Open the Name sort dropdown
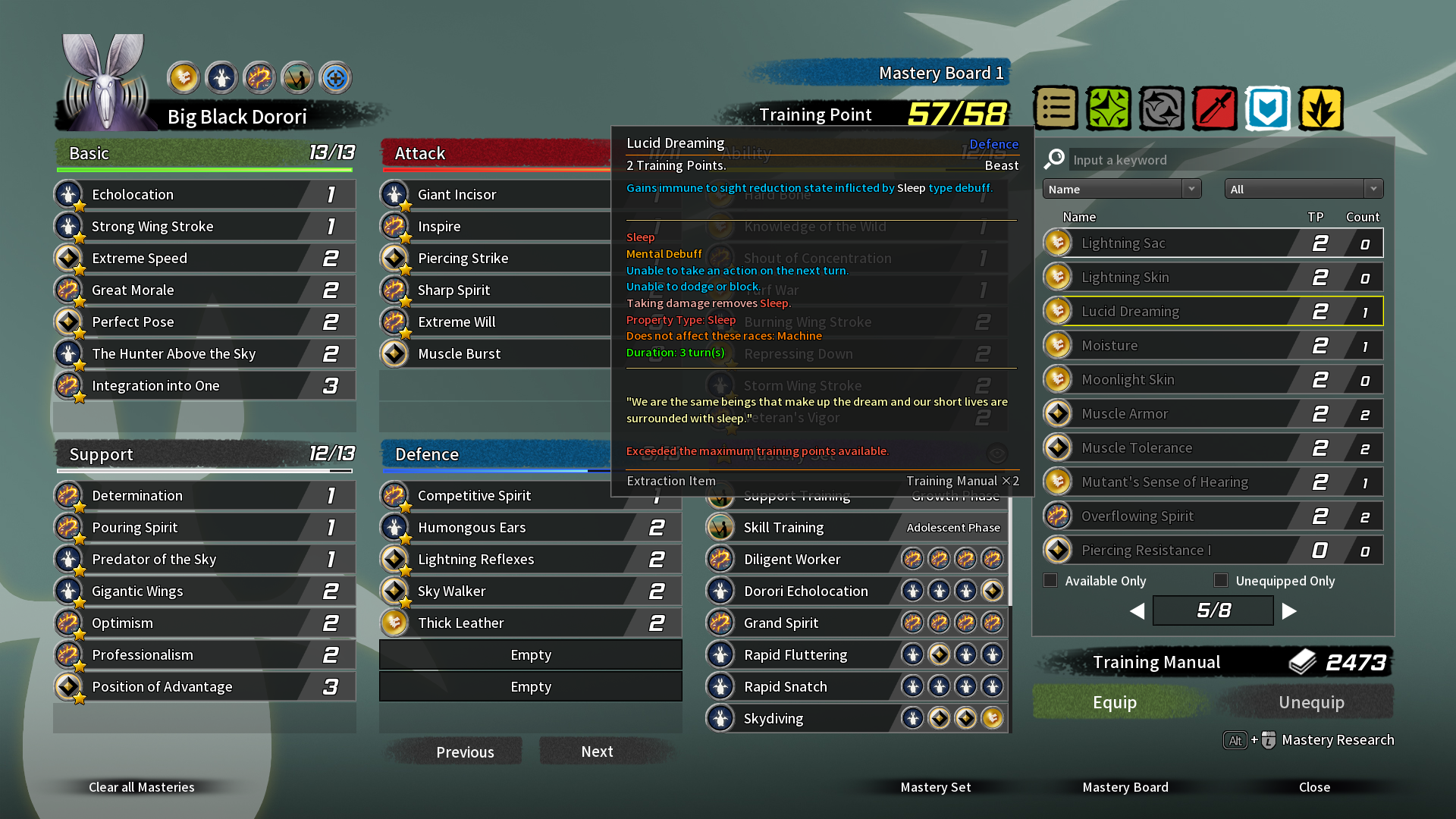 pyautogui.click(x=1122, y=189)
